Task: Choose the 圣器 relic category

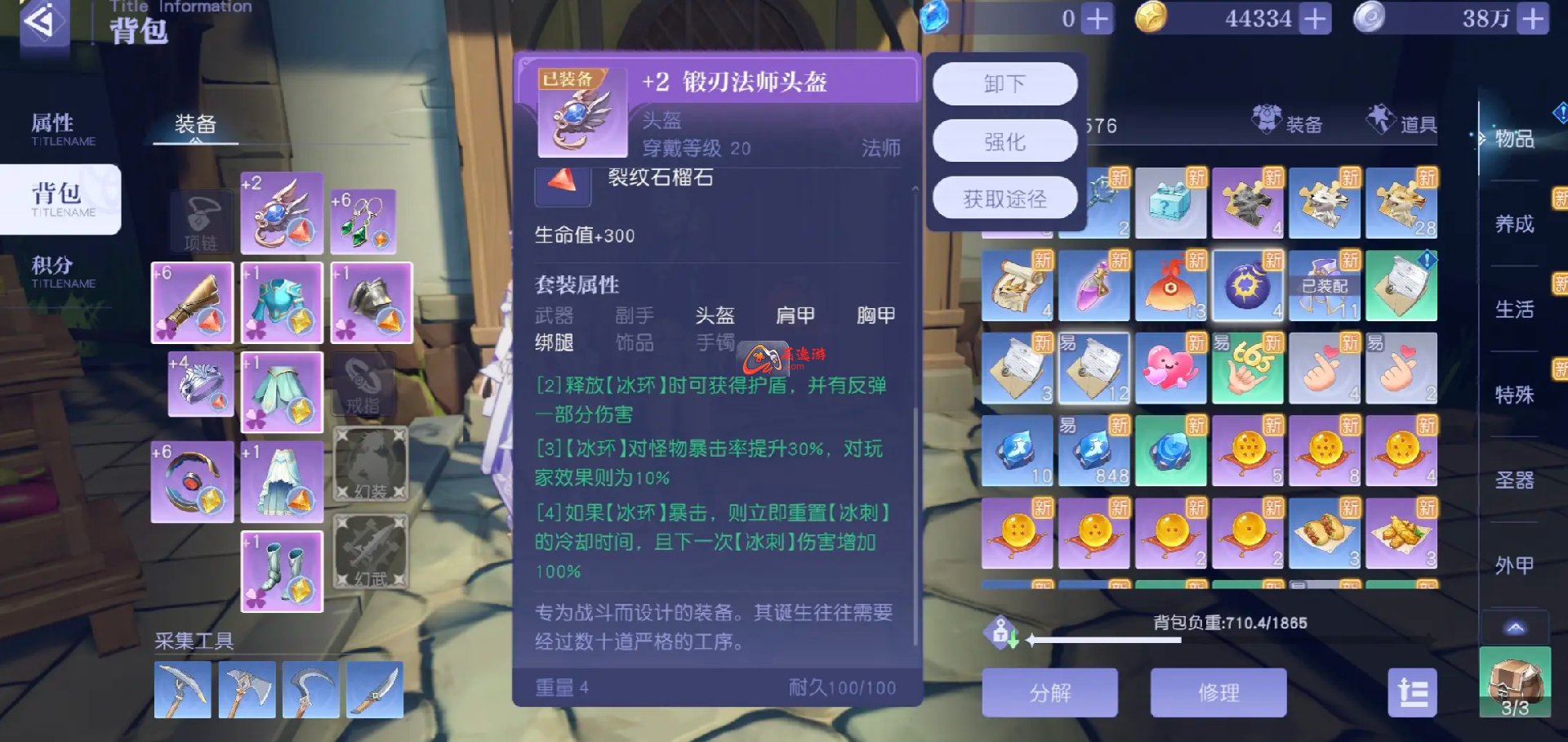Action: pos(1514,480)
